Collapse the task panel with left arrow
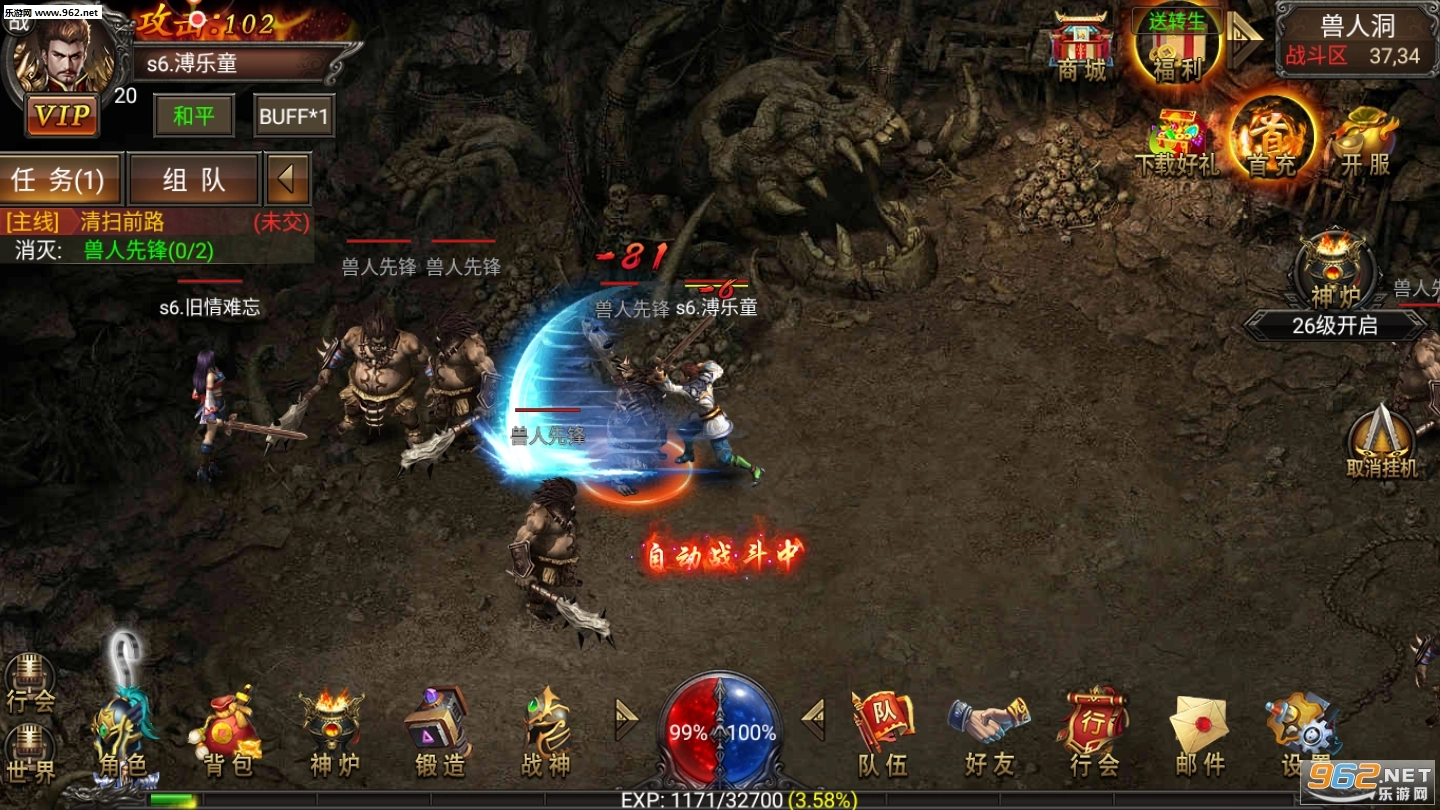Screen dimensions: 1440x810 [x=288, y=178]
